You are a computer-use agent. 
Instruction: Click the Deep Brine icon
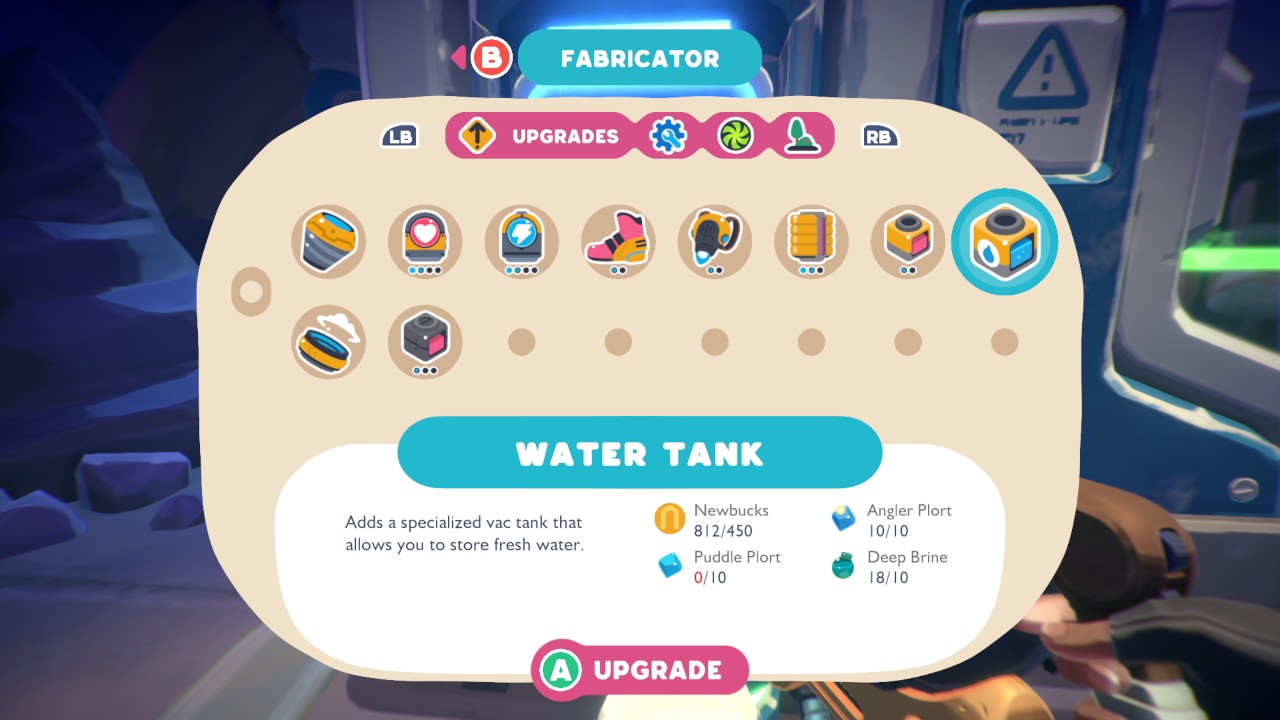[x=842, y=566]
